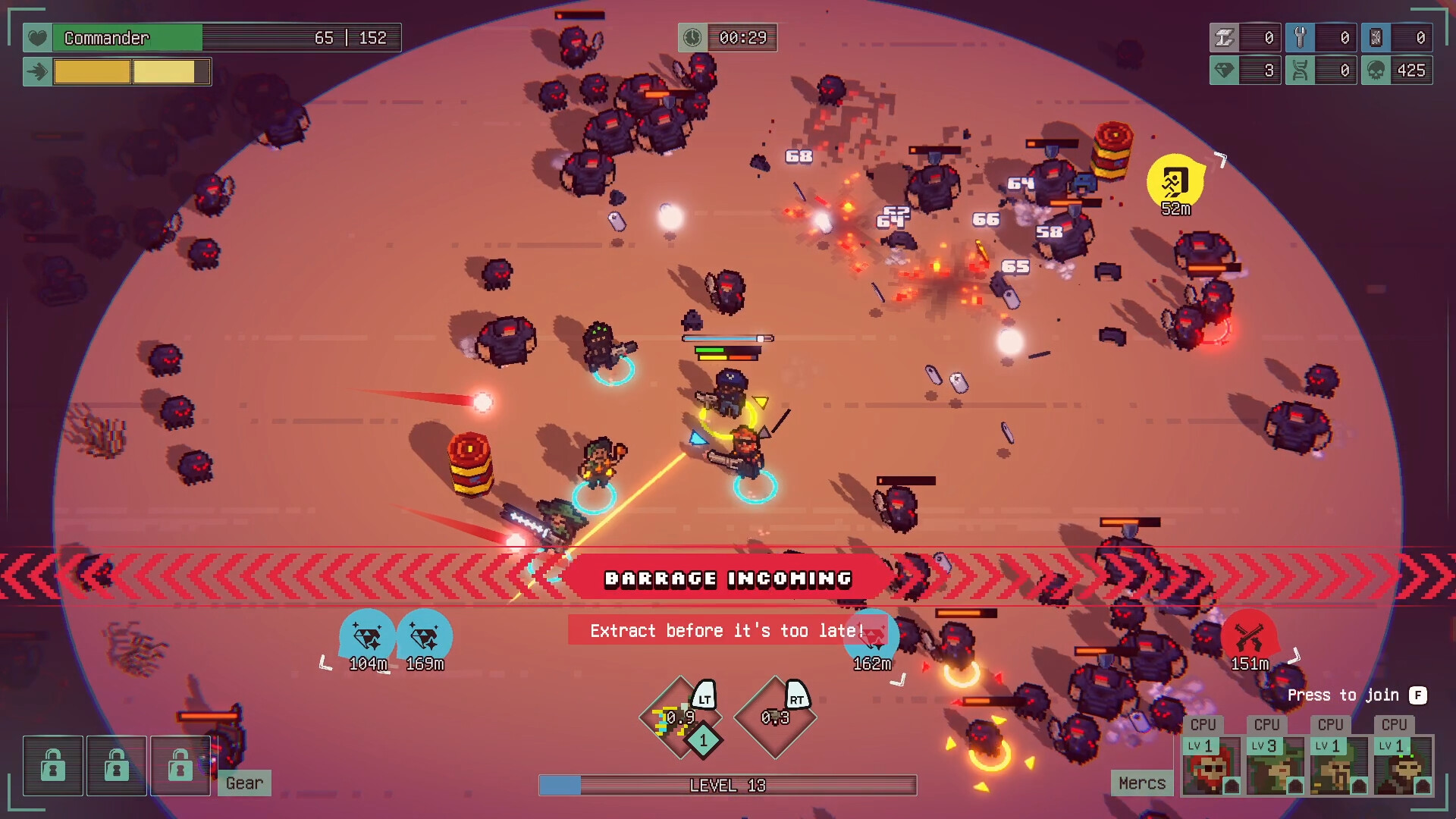Open the circuit board resource counter
The image size is (1456, 819).
(1395, 37)
